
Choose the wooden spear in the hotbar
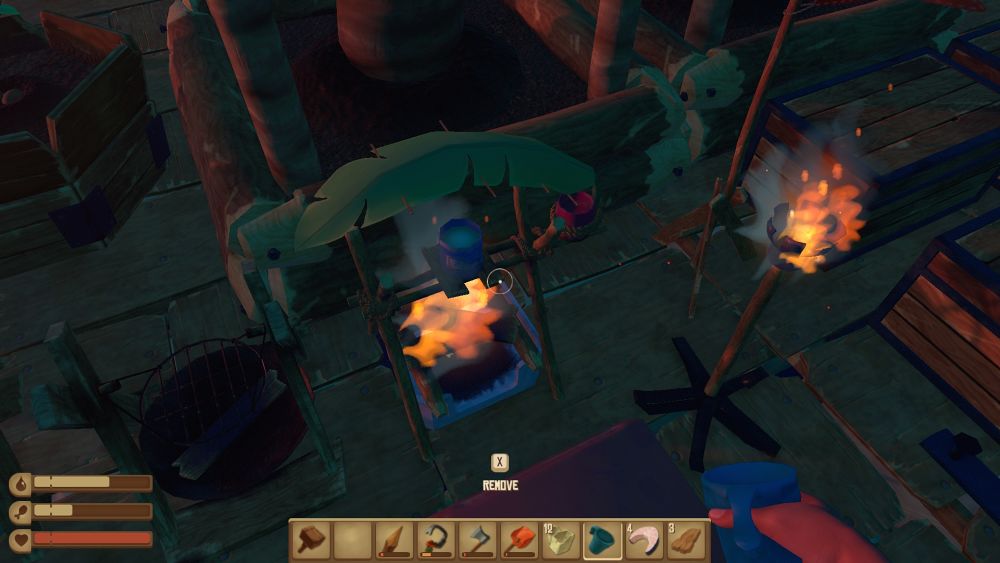point(393,541)
